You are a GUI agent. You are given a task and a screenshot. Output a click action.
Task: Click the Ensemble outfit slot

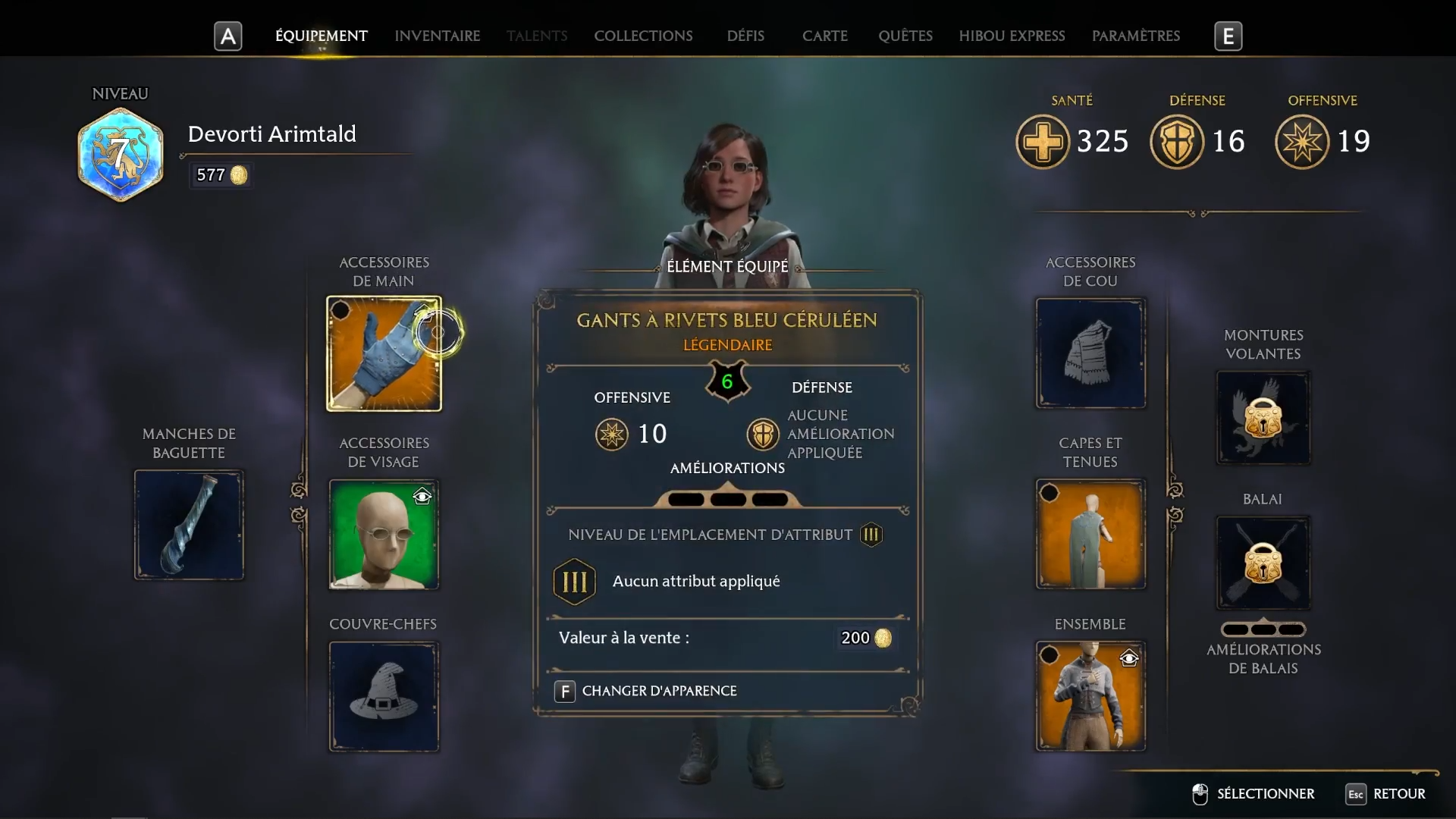[1090, 696]
